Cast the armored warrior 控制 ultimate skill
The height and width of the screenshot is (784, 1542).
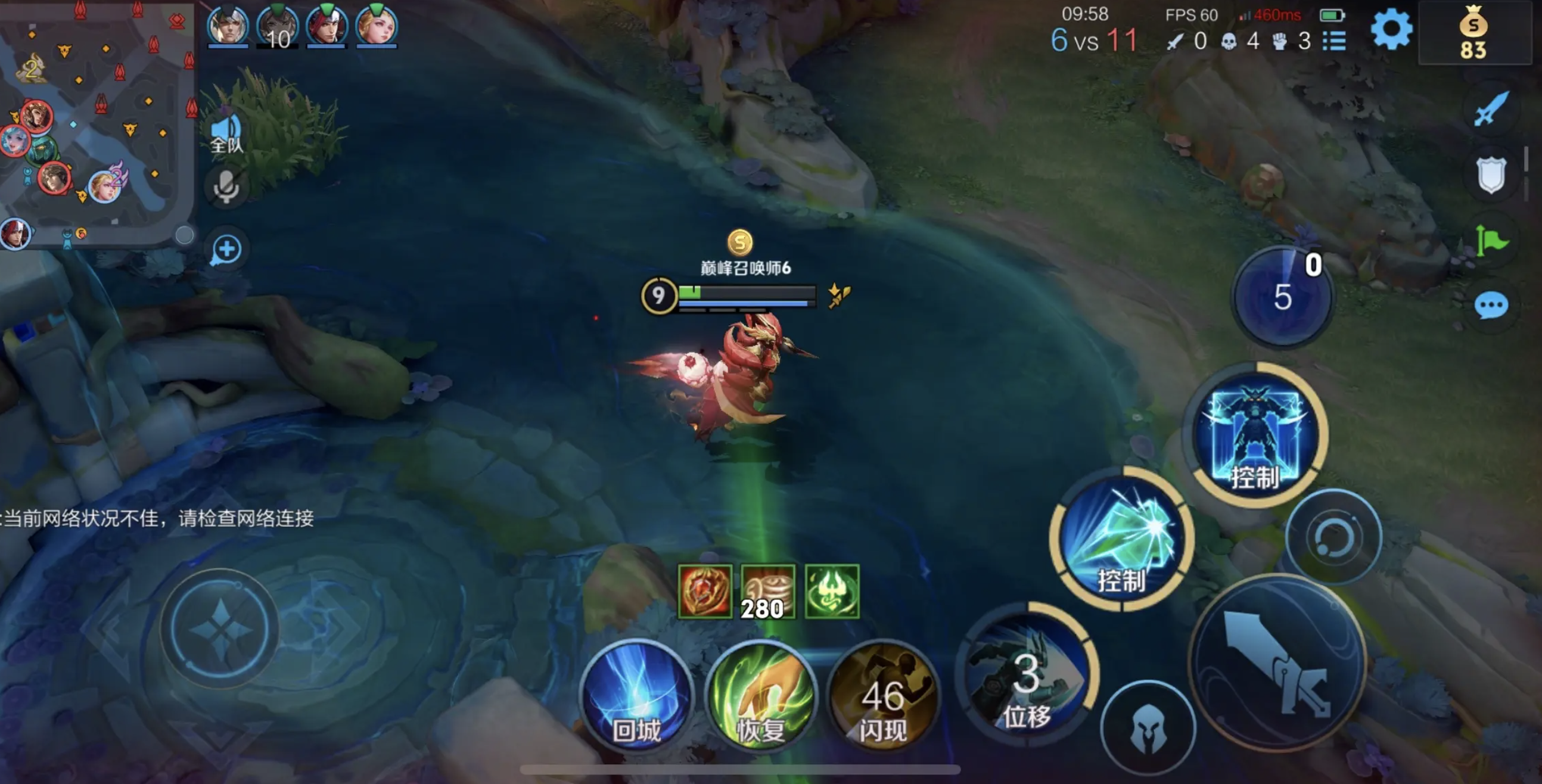click(x=1255, y=434)
